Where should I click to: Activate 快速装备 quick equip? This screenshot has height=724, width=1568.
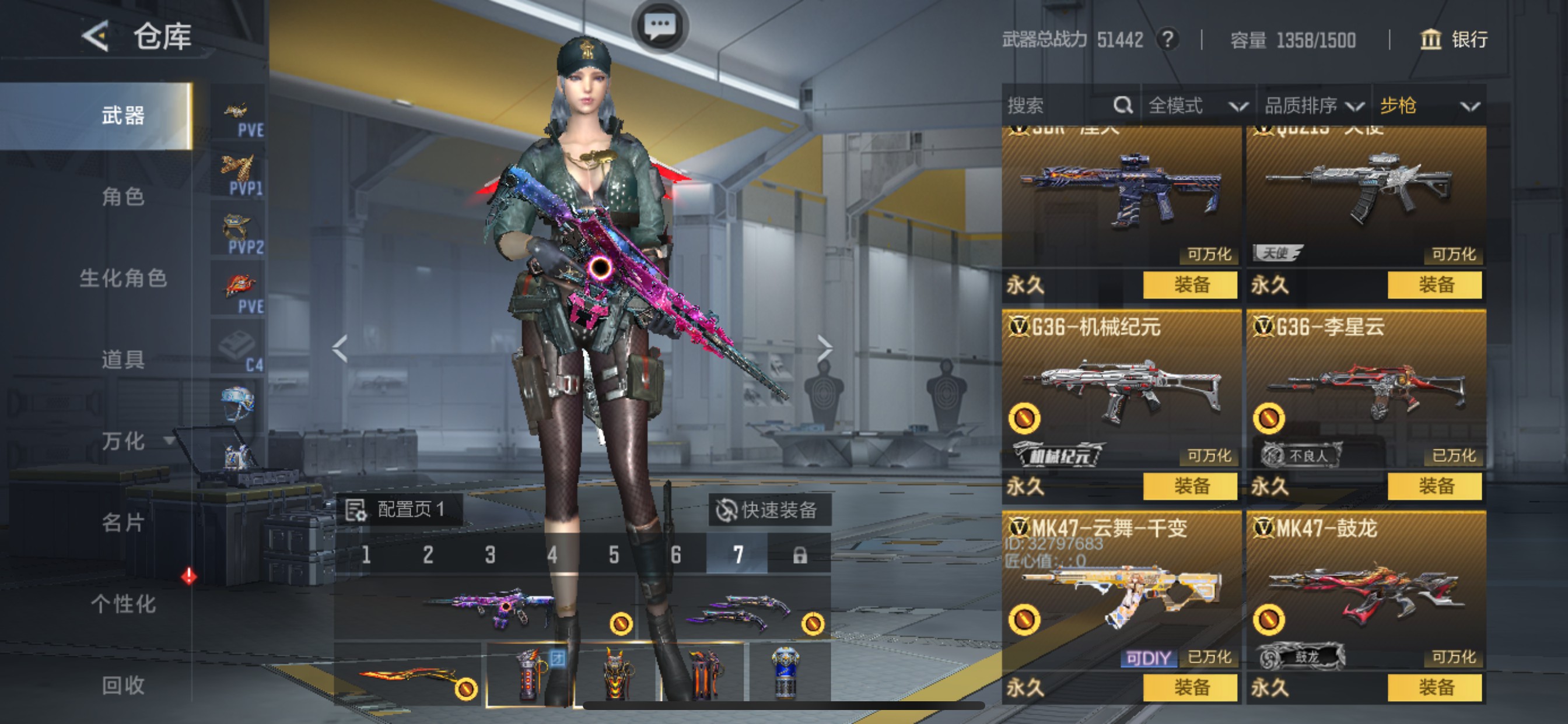coord(769,510)
